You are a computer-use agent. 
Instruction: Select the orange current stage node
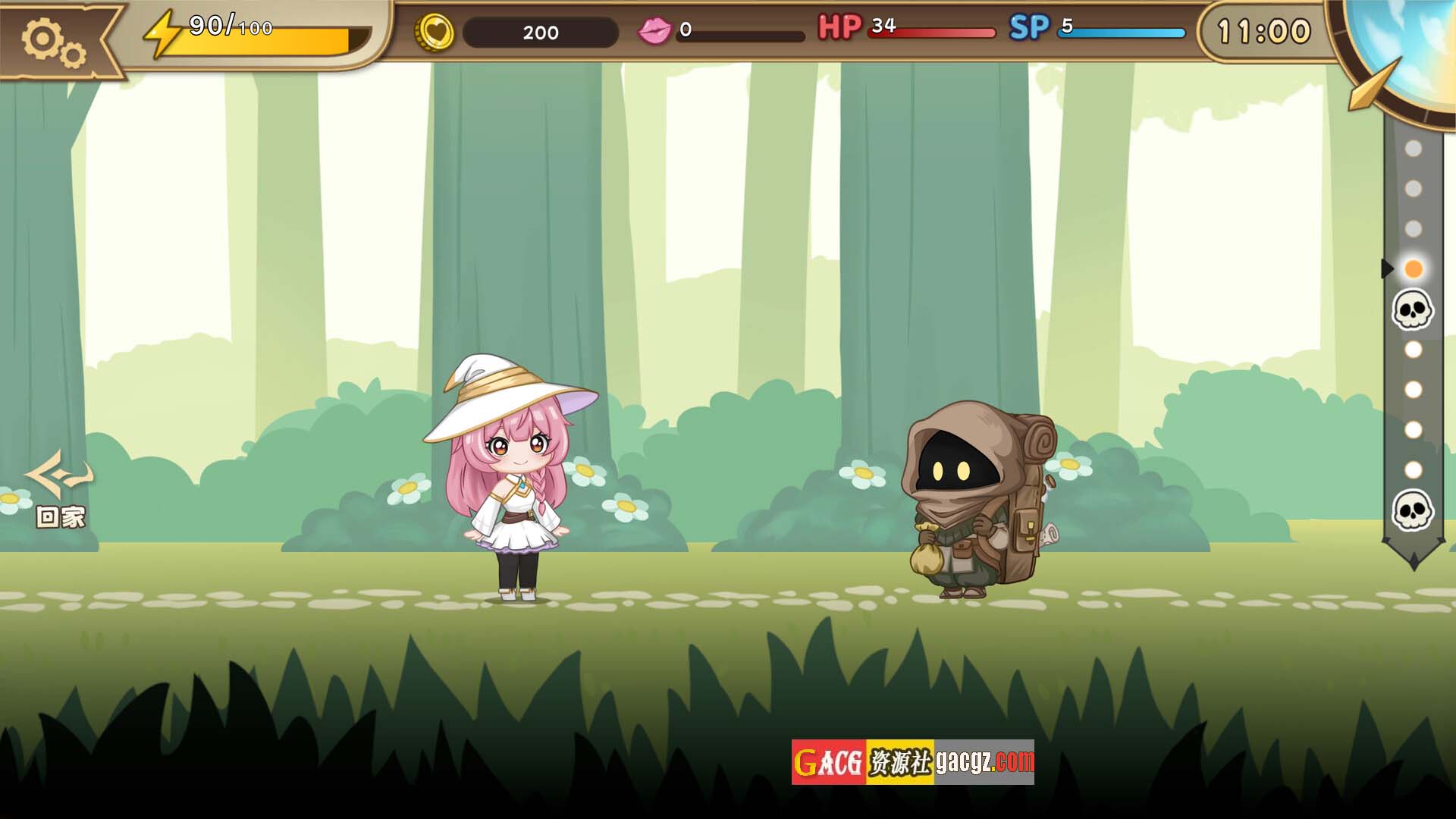(1413, 268)
